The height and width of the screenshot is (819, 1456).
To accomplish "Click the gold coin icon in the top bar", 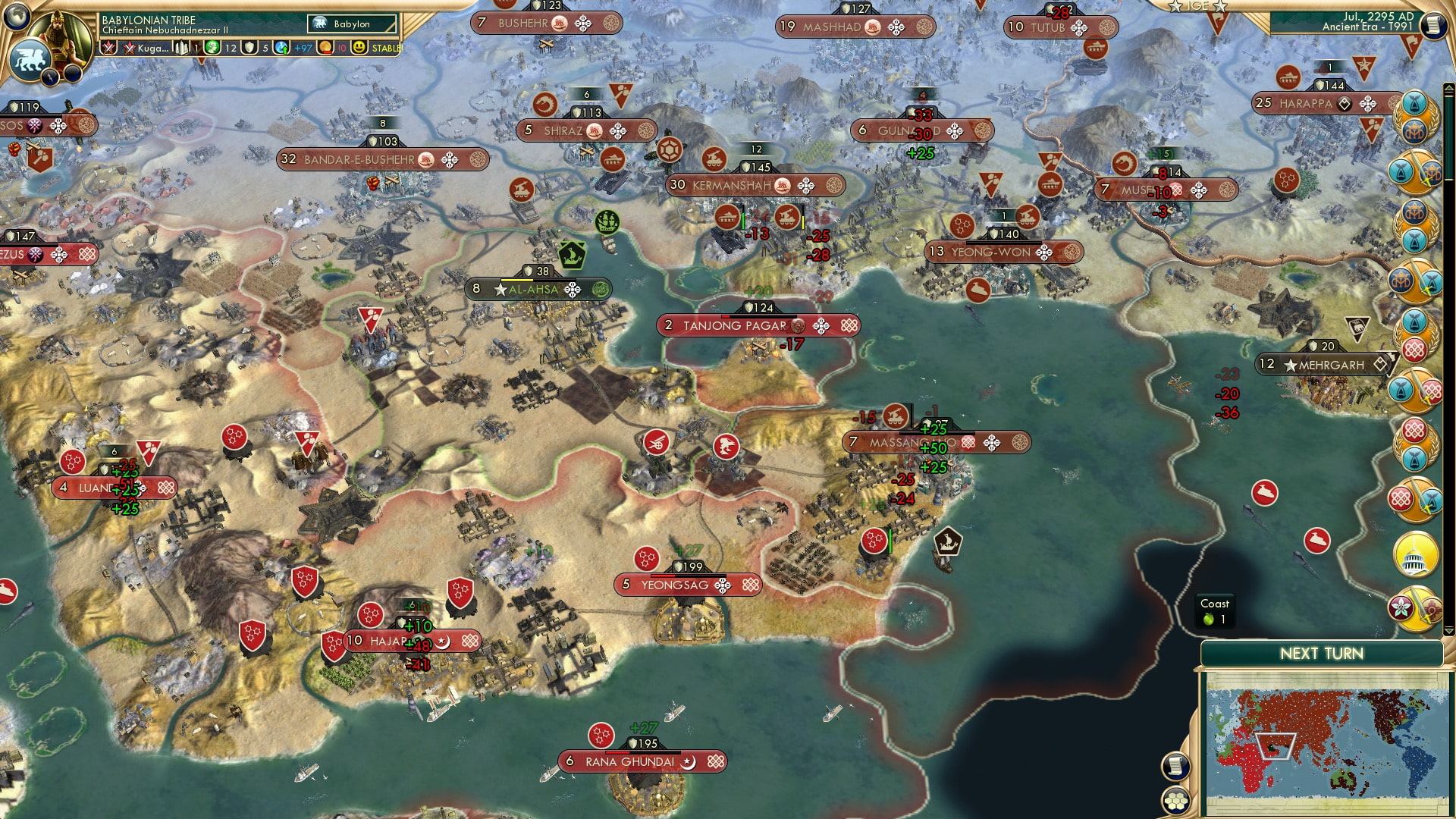I will click(x=325, y=48).
